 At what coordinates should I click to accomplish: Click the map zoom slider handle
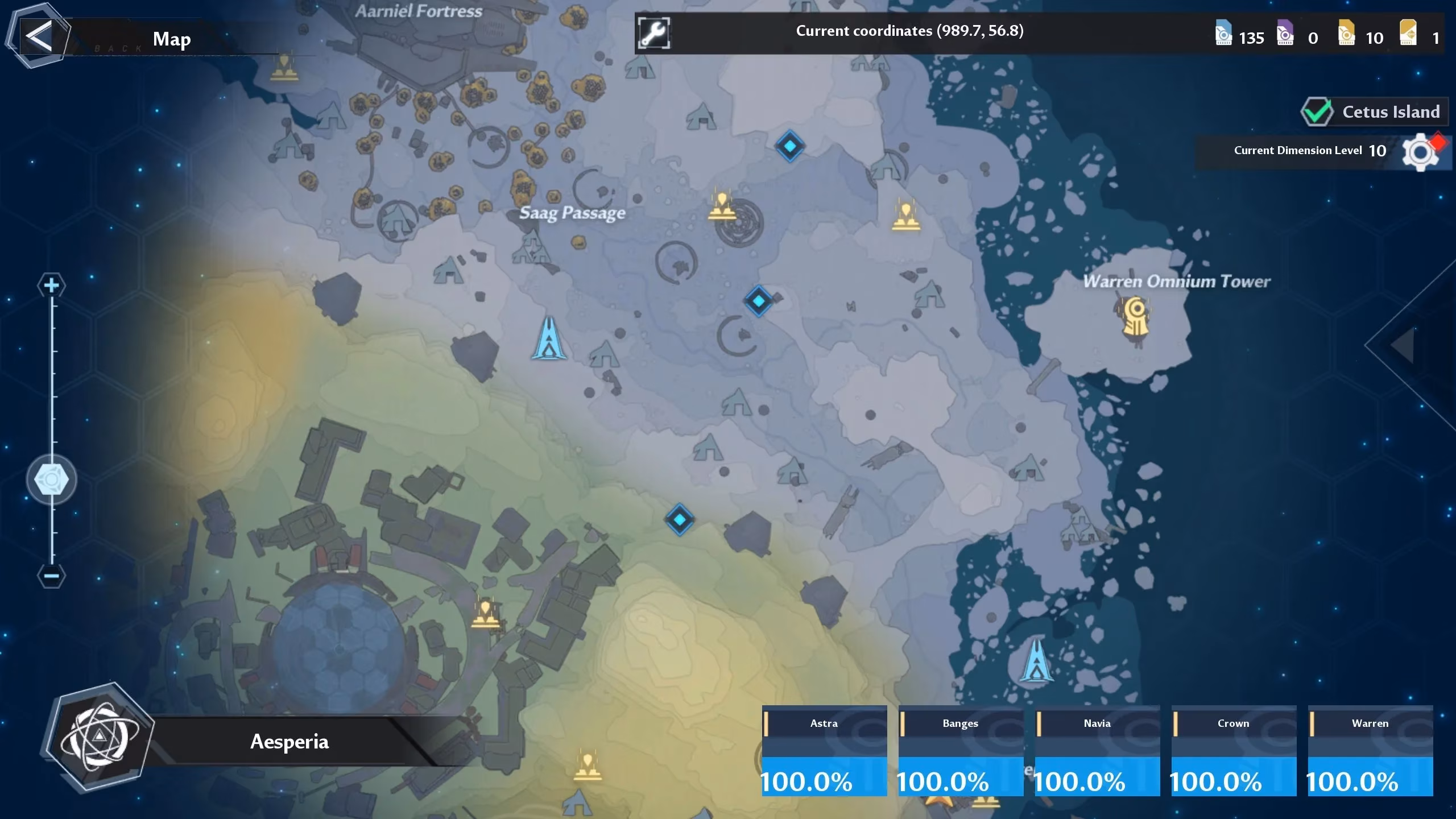tap(52, 480)
